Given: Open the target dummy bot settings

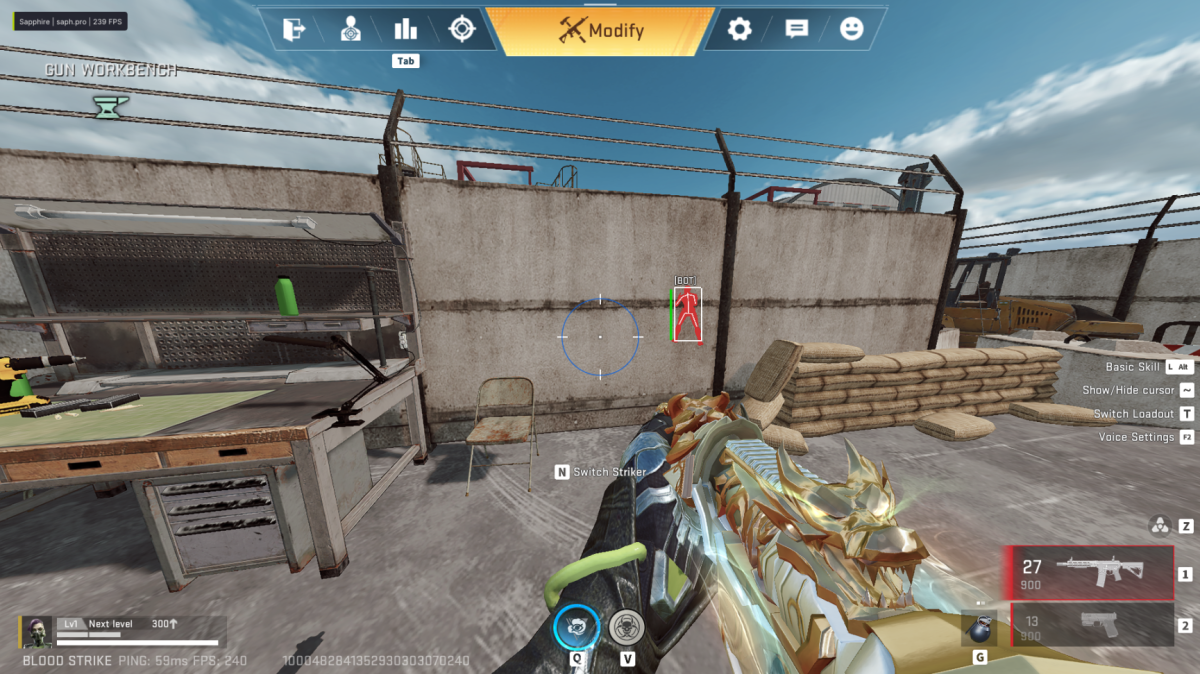Looking at the screenshot, I should point(350,29).
